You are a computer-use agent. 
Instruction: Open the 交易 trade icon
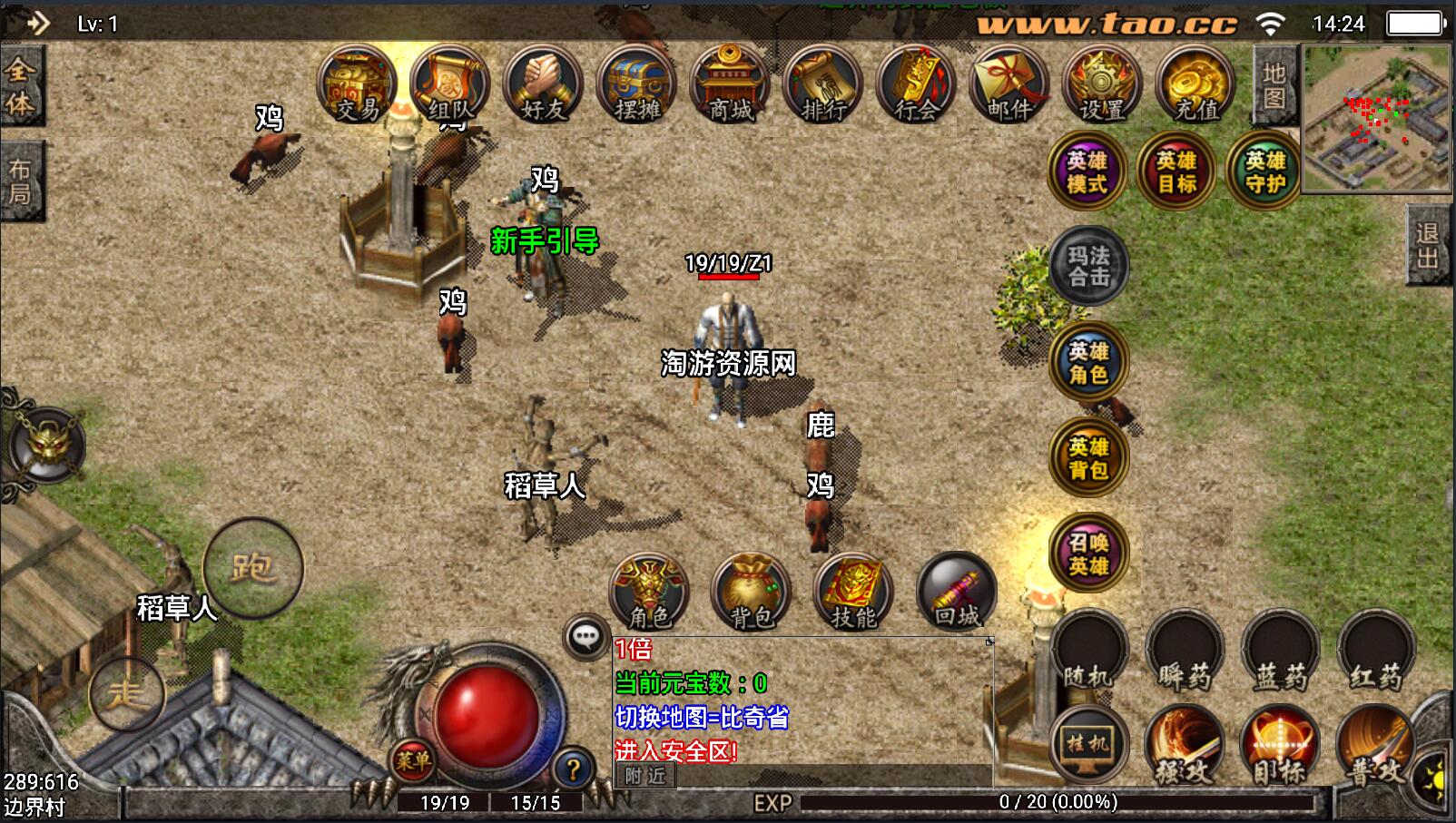pyautogui.click(x=357, y=84)
